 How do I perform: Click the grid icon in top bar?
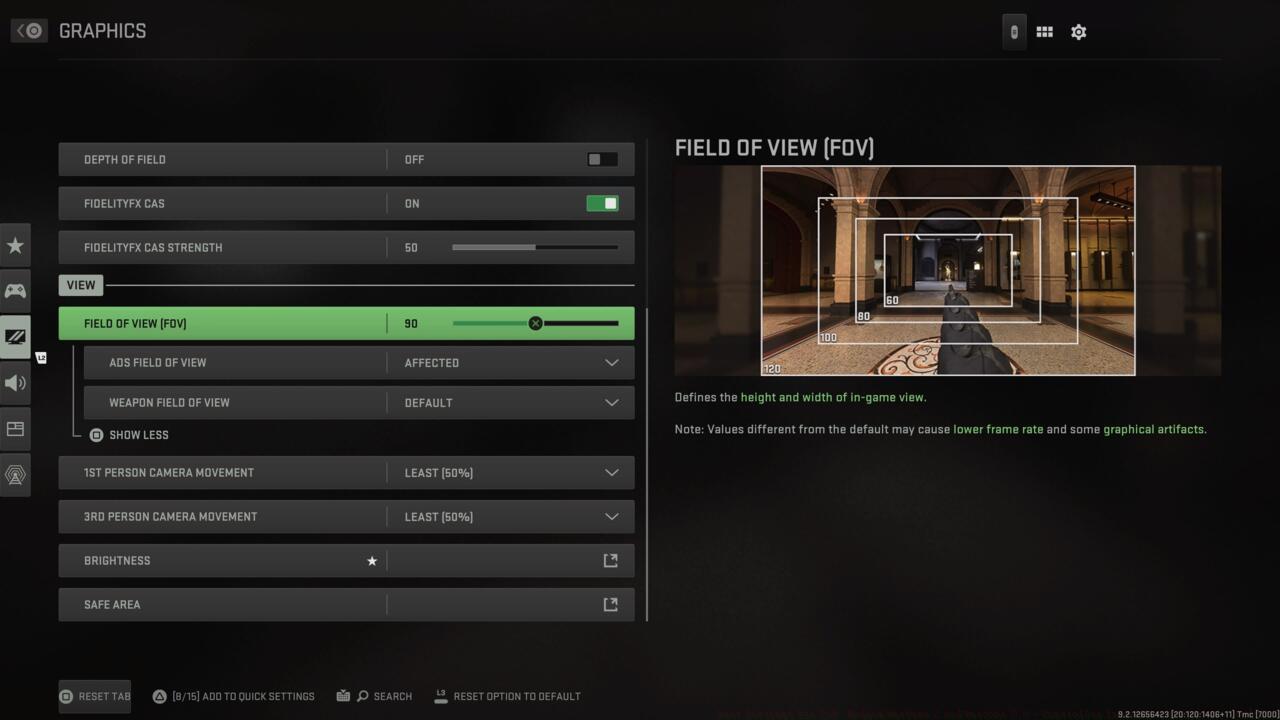click(1043, 31)
